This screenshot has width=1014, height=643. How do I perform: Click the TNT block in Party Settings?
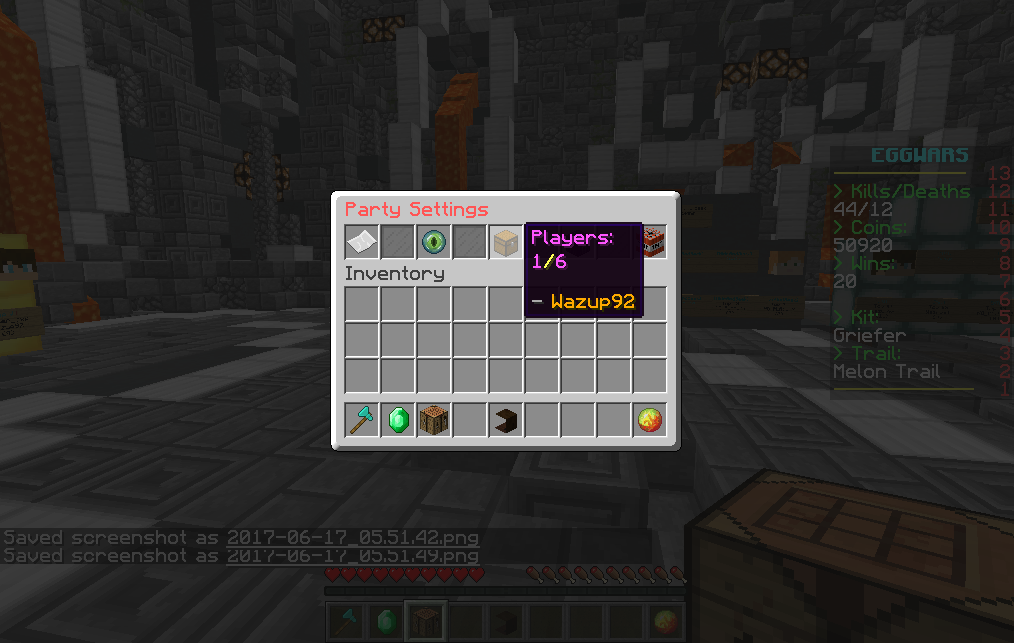(x=652, y=240)
